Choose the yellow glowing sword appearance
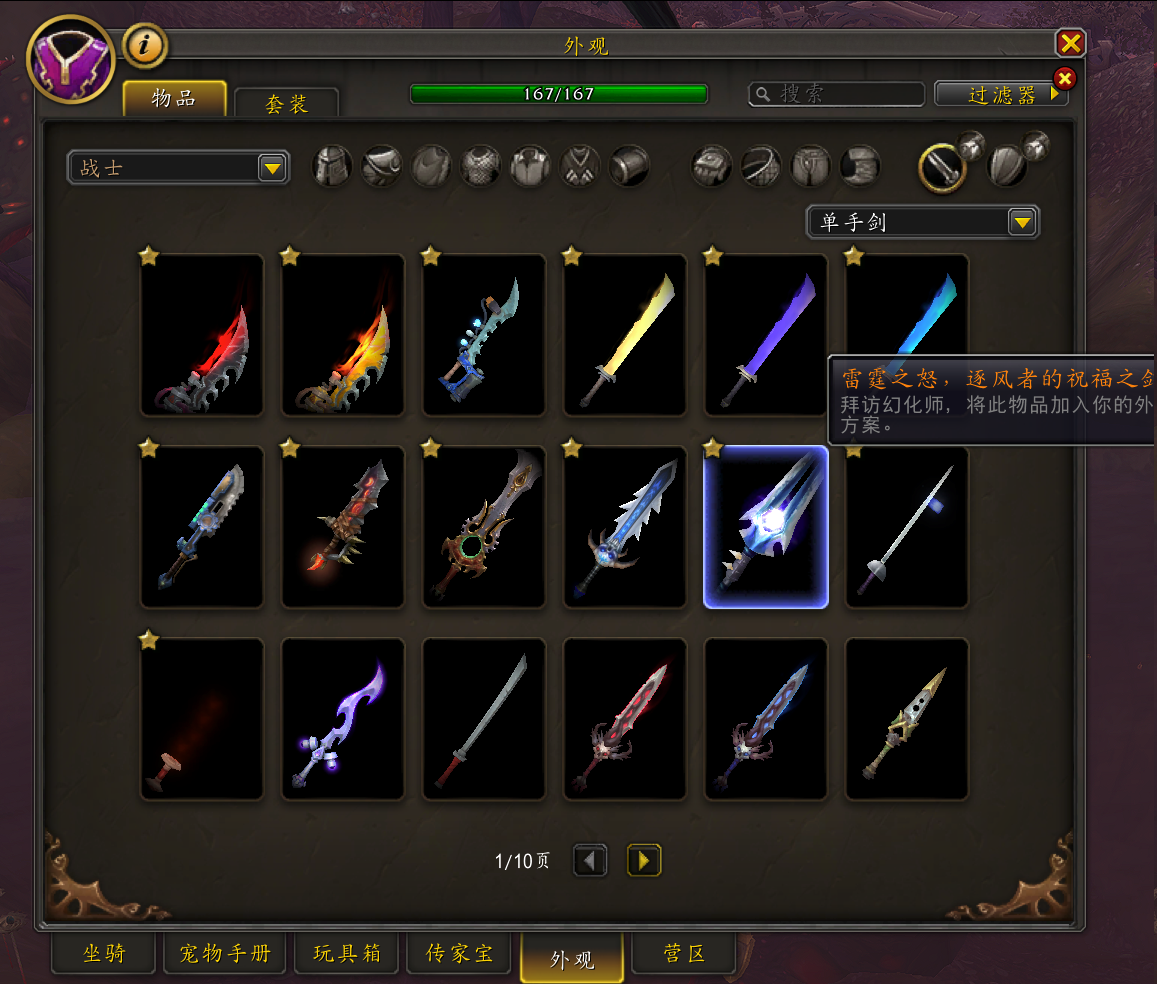Screen dimensions: 1157x984 pyautogui.click(x=625, y=335)
